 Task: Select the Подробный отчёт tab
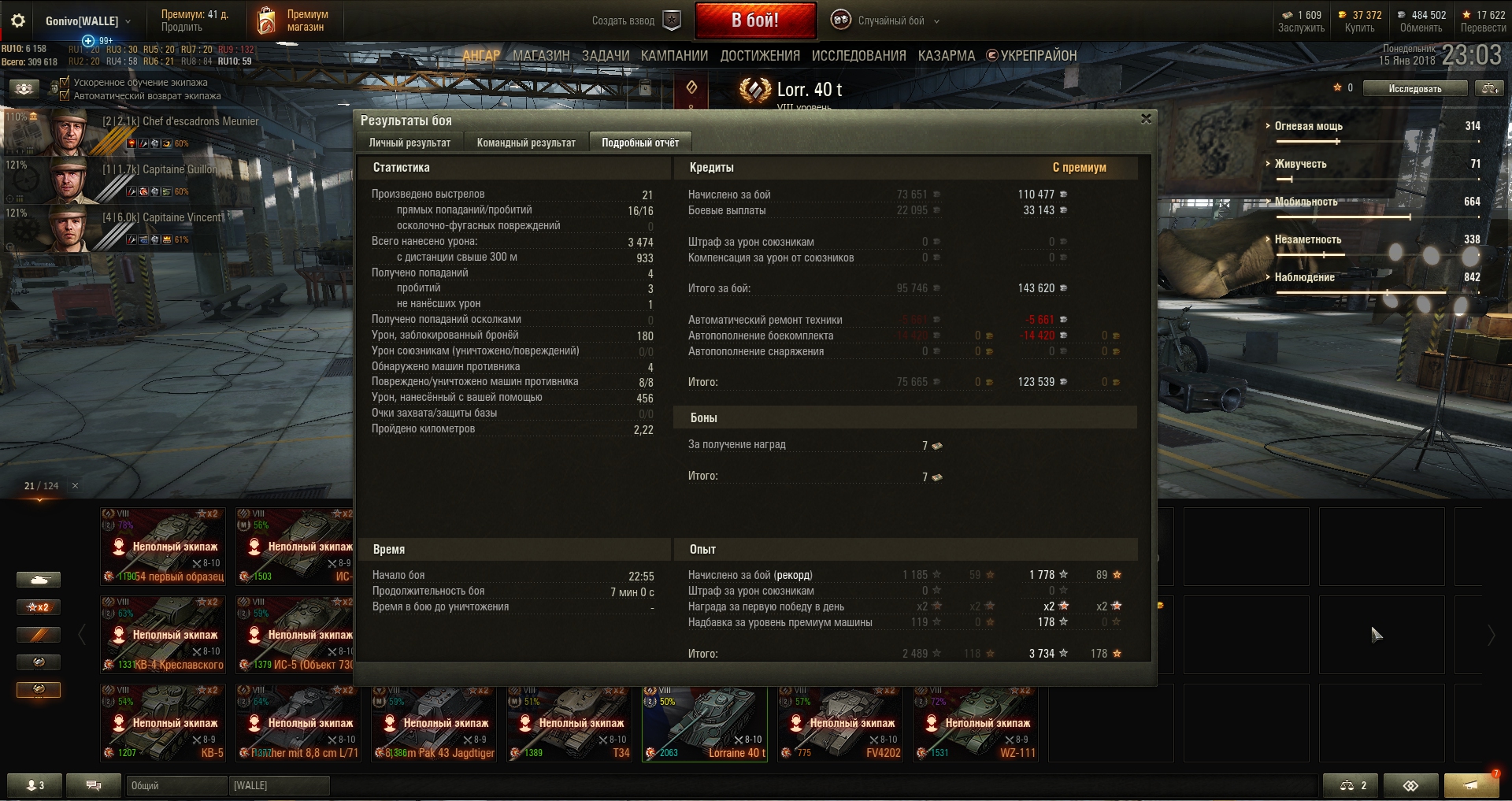(639, 143)
